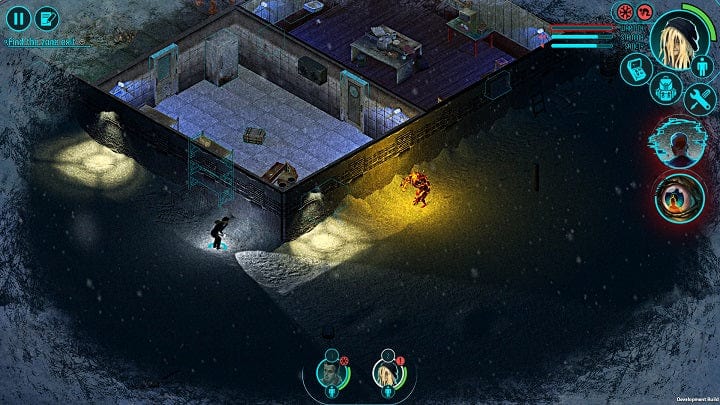720x405 pixels.
Task: Activate the glowing eye ability
Action: [681, 197]
